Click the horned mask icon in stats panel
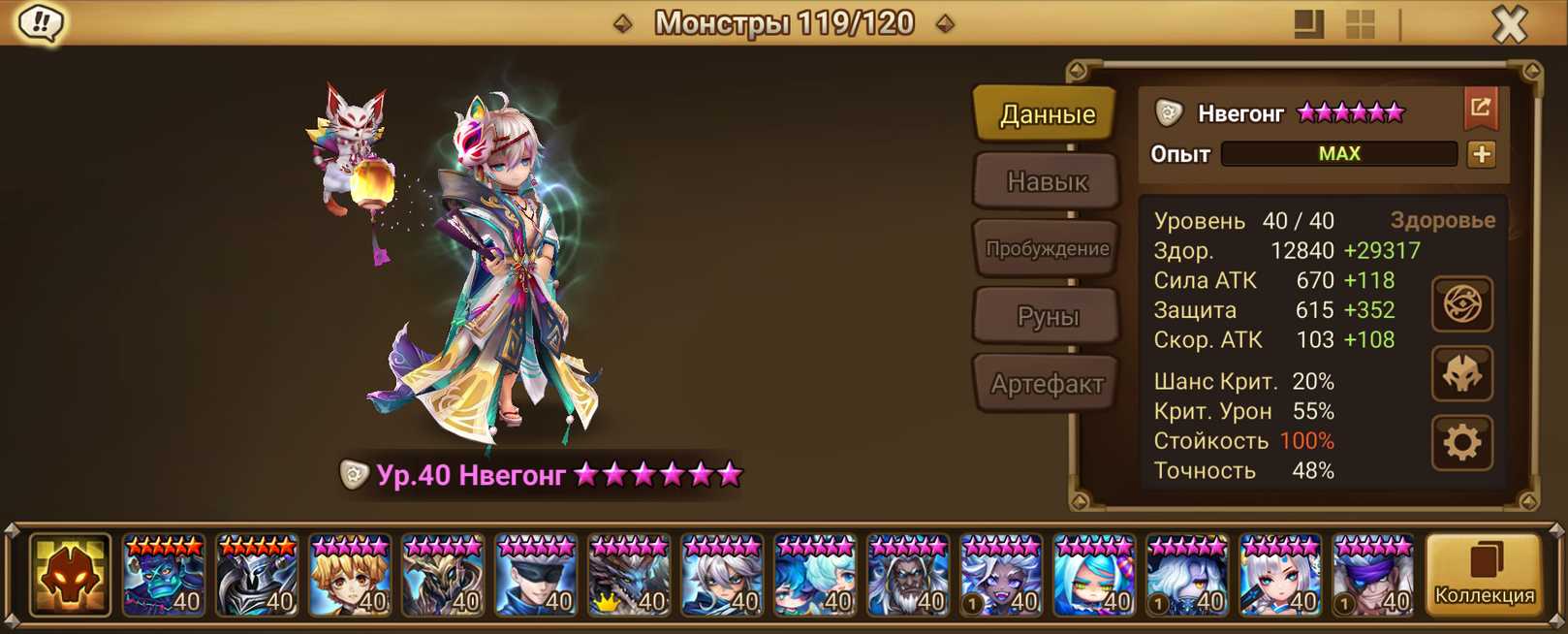This screenshot has width=1568, height=634. click(x=1461, y=374)
